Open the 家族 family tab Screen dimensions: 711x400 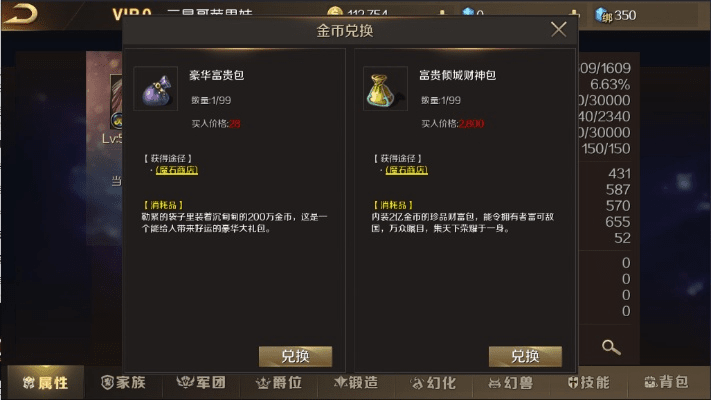[x=123, y=382]
